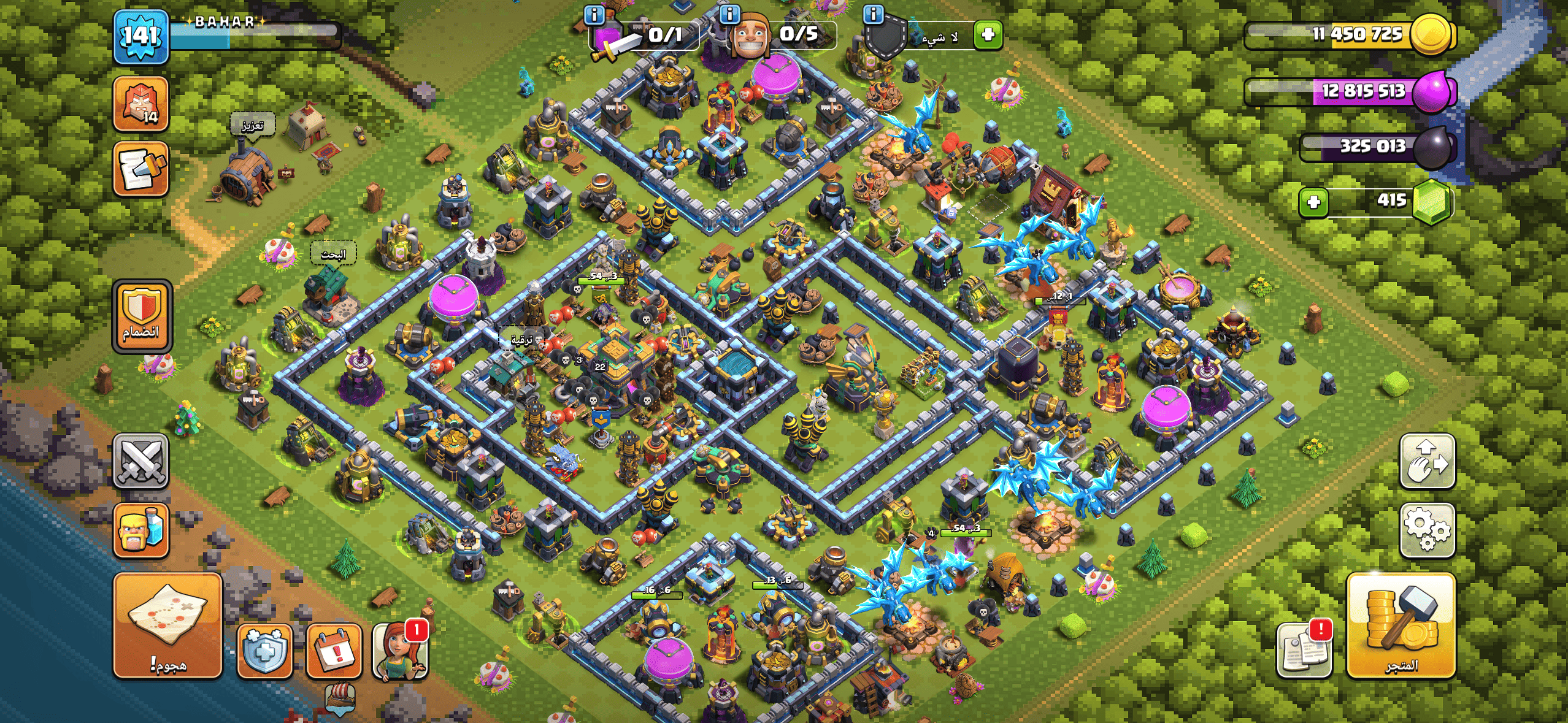Open the hand arrows layout swap button
This screenshot has height=723, width=1568.
click(1427, 461)
